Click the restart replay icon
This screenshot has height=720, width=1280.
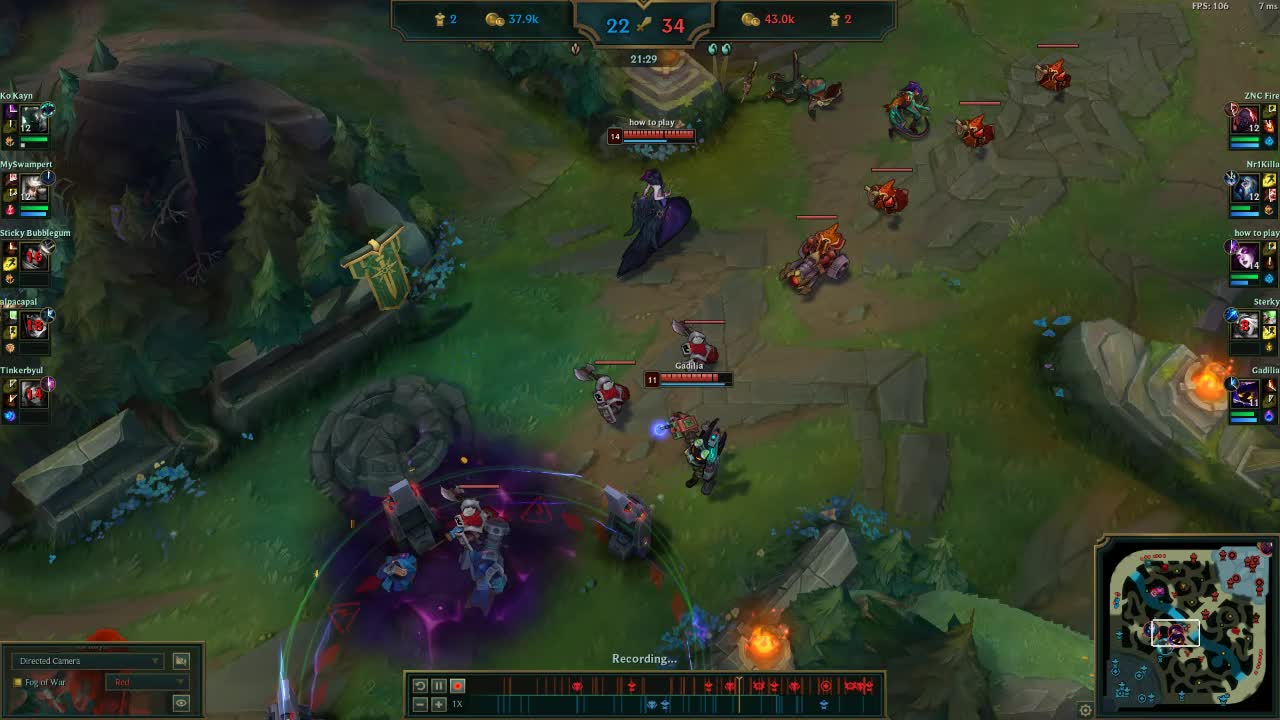[x=419, y=686]
